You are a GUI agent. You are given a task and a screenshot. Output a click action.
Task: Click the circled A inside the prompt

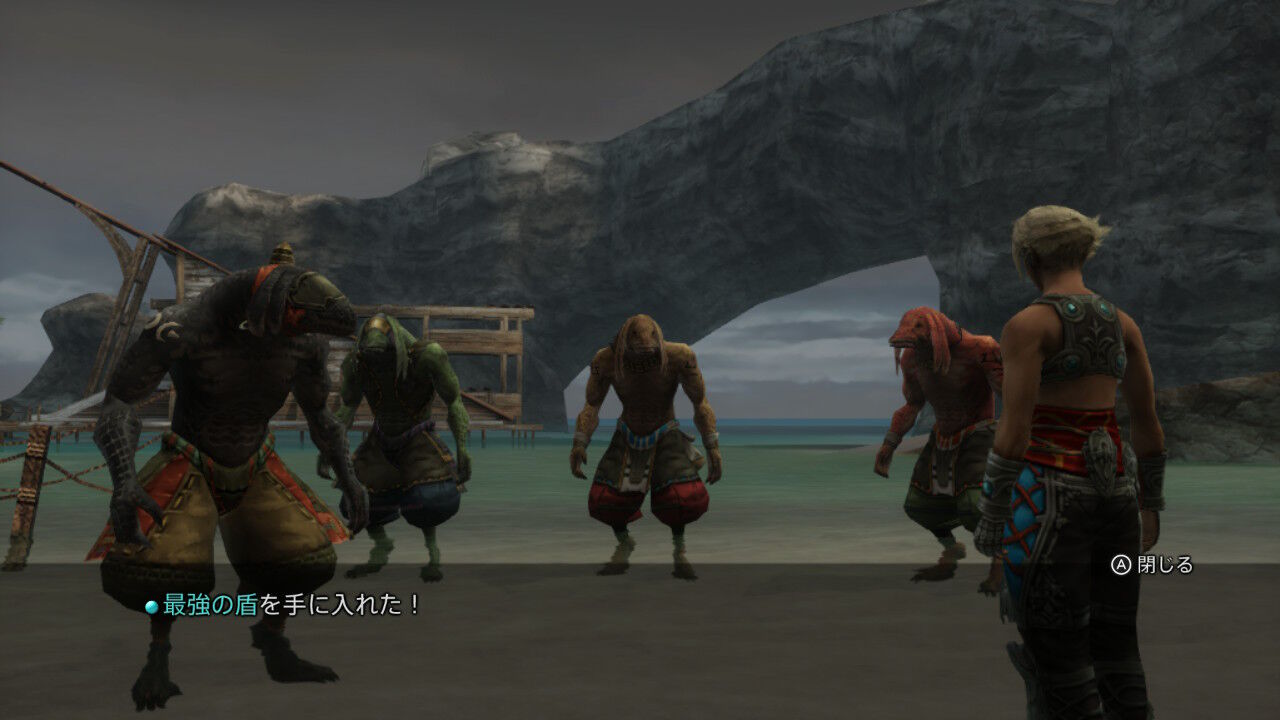click(1122, 566)
